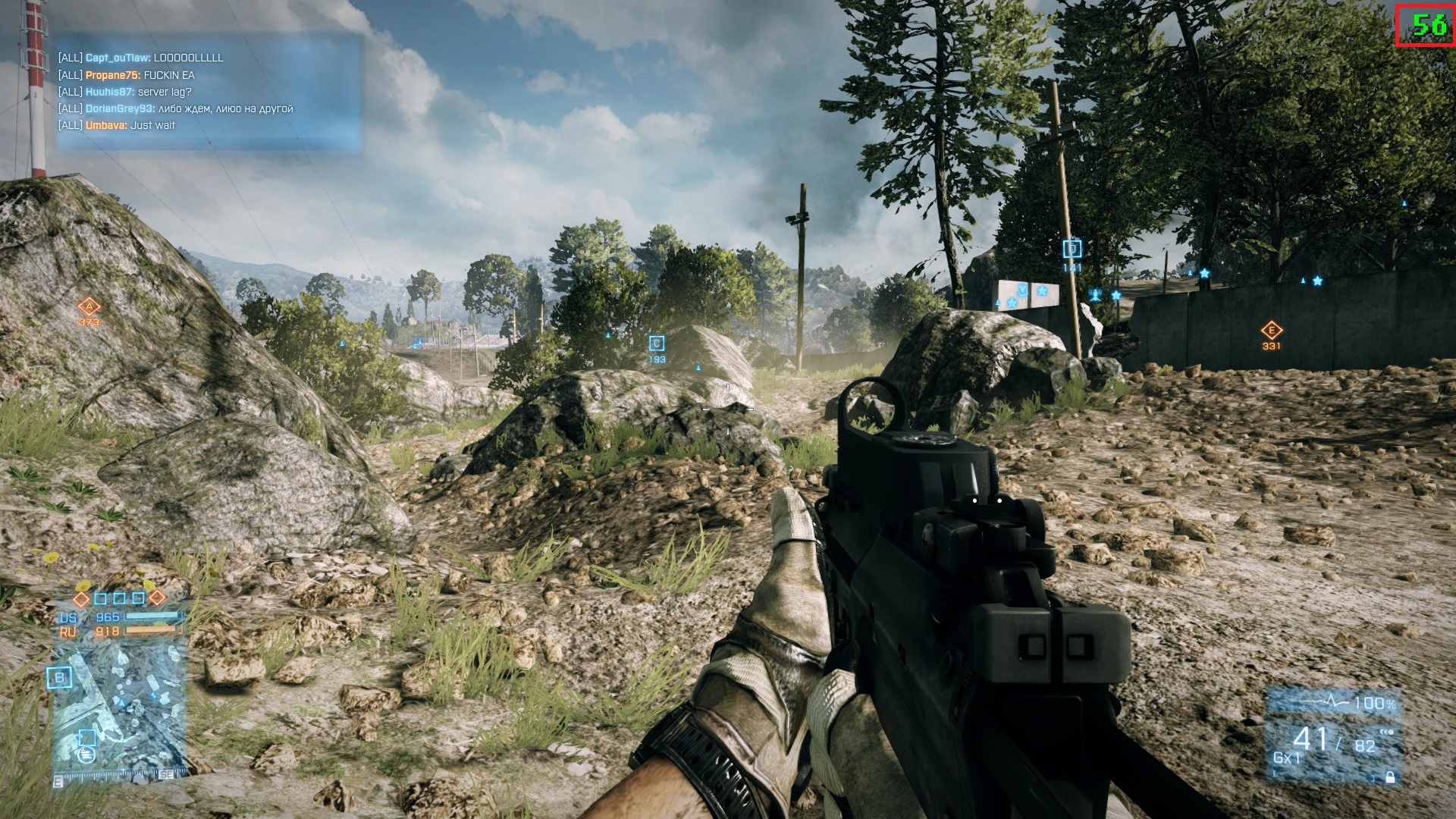Click the ammo resupply icon on minimap

[x=86, y=754]
